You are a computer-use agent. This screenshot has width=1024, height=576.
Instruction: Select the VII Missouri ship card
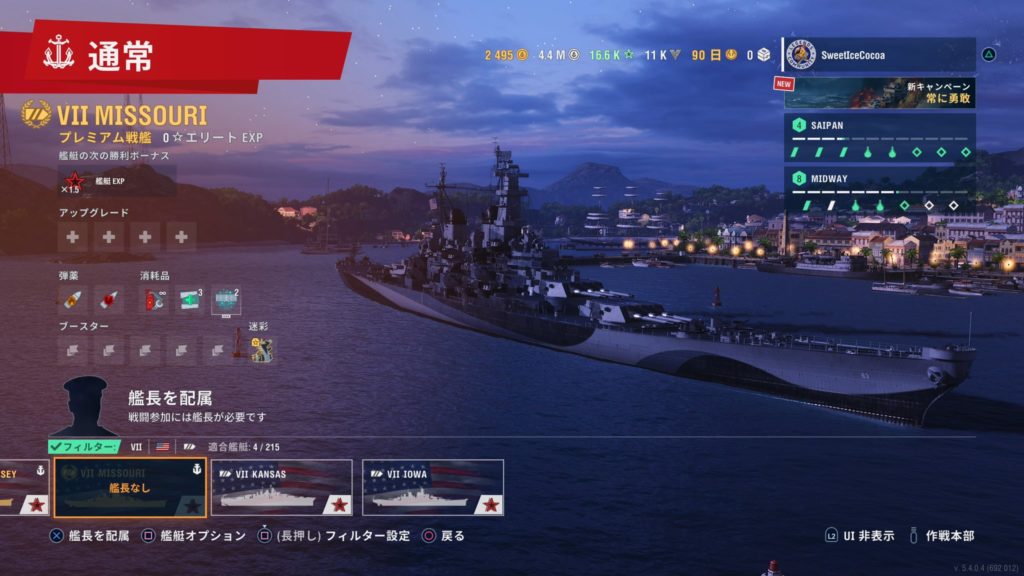(x=130, y=488)
